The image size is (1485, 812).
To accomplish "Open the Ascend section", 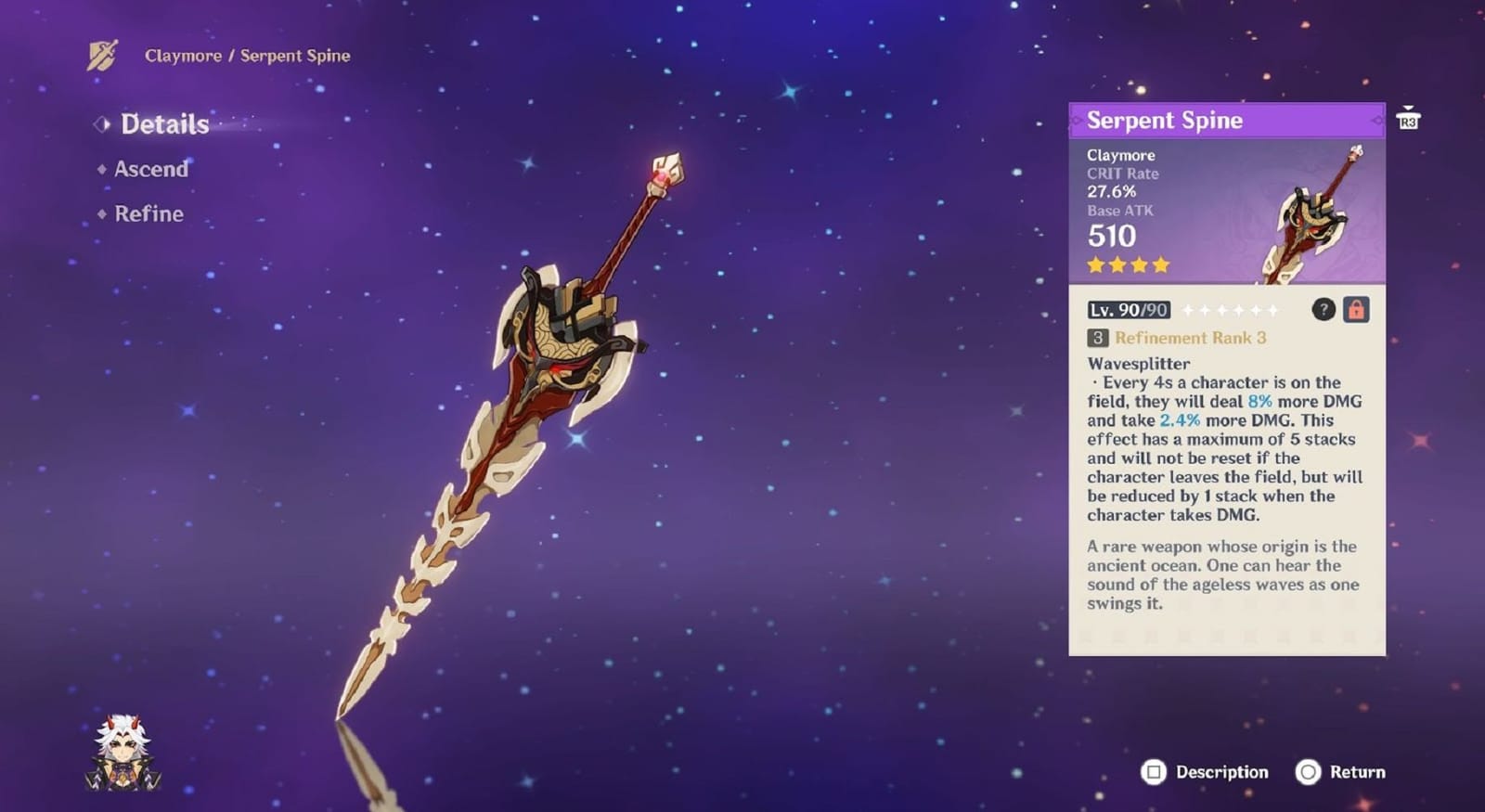I will coord(150,170).
